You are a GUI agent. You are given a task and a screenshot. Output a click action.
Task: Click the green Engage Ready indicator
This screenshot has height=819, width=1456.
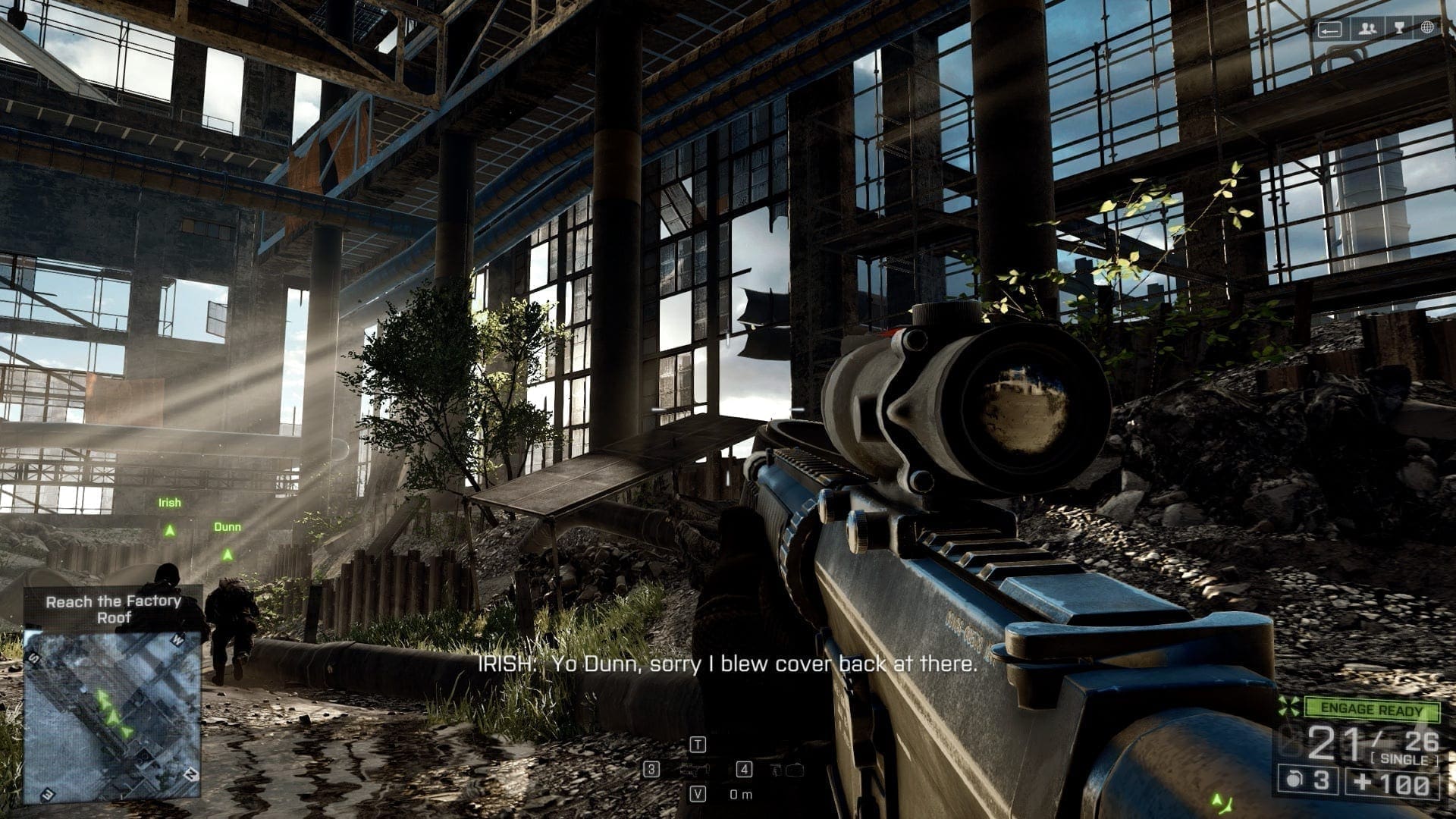(x=1372, y=710)
